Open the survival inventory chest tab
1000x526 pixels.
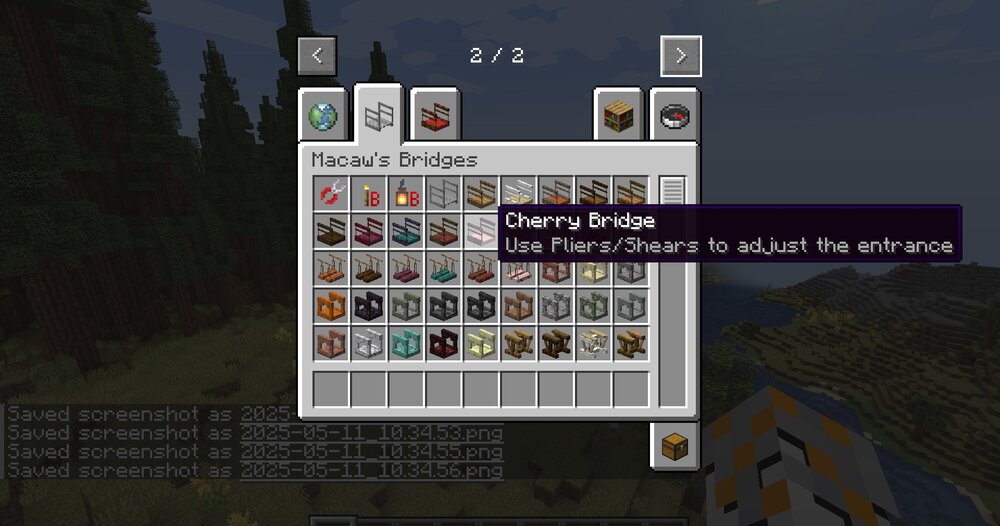[x=675, y=445]
